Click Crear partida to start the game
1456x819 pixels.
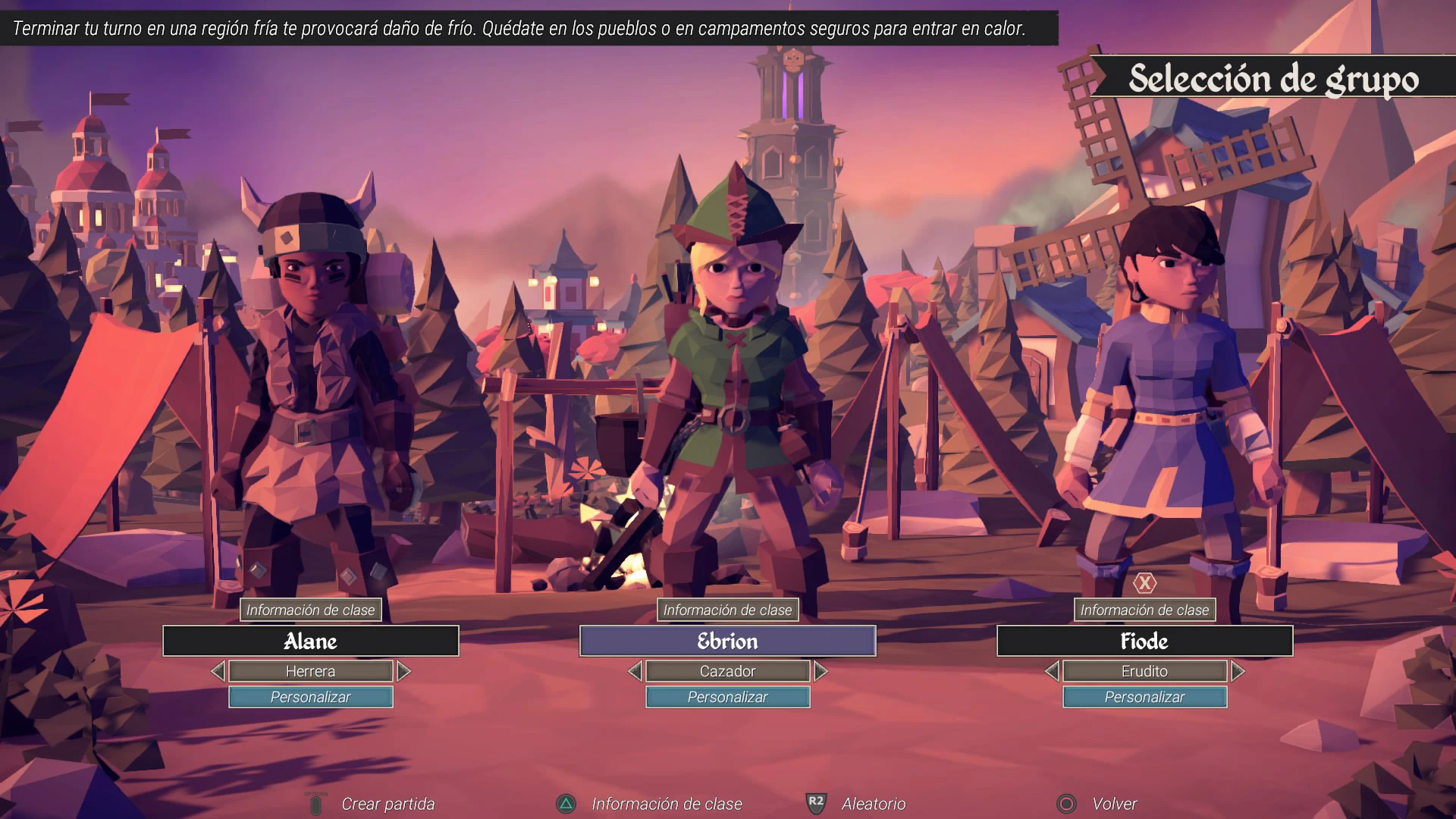click(387, 804)
